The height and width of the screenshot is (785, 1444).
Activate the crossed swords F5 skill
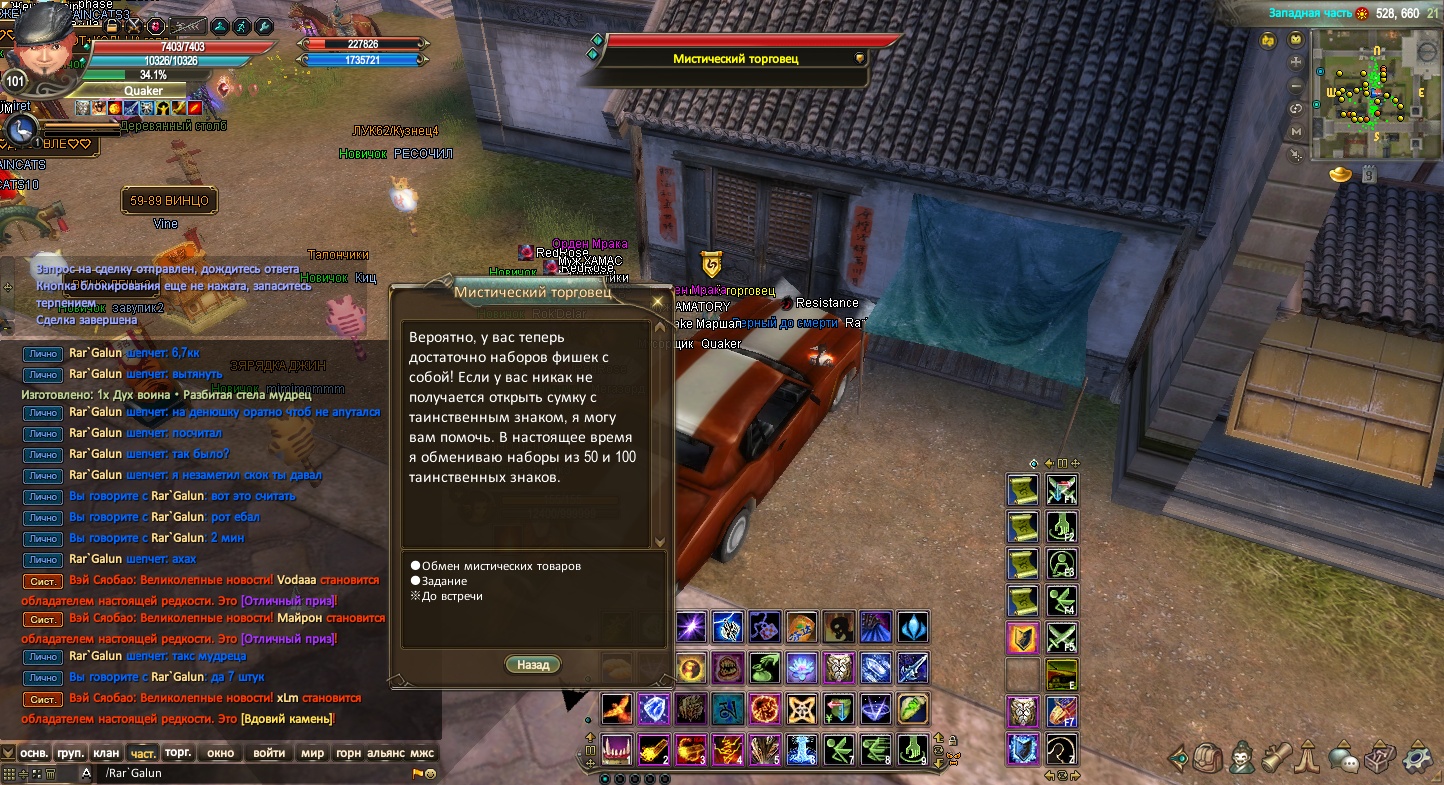tap(1060, 636)
